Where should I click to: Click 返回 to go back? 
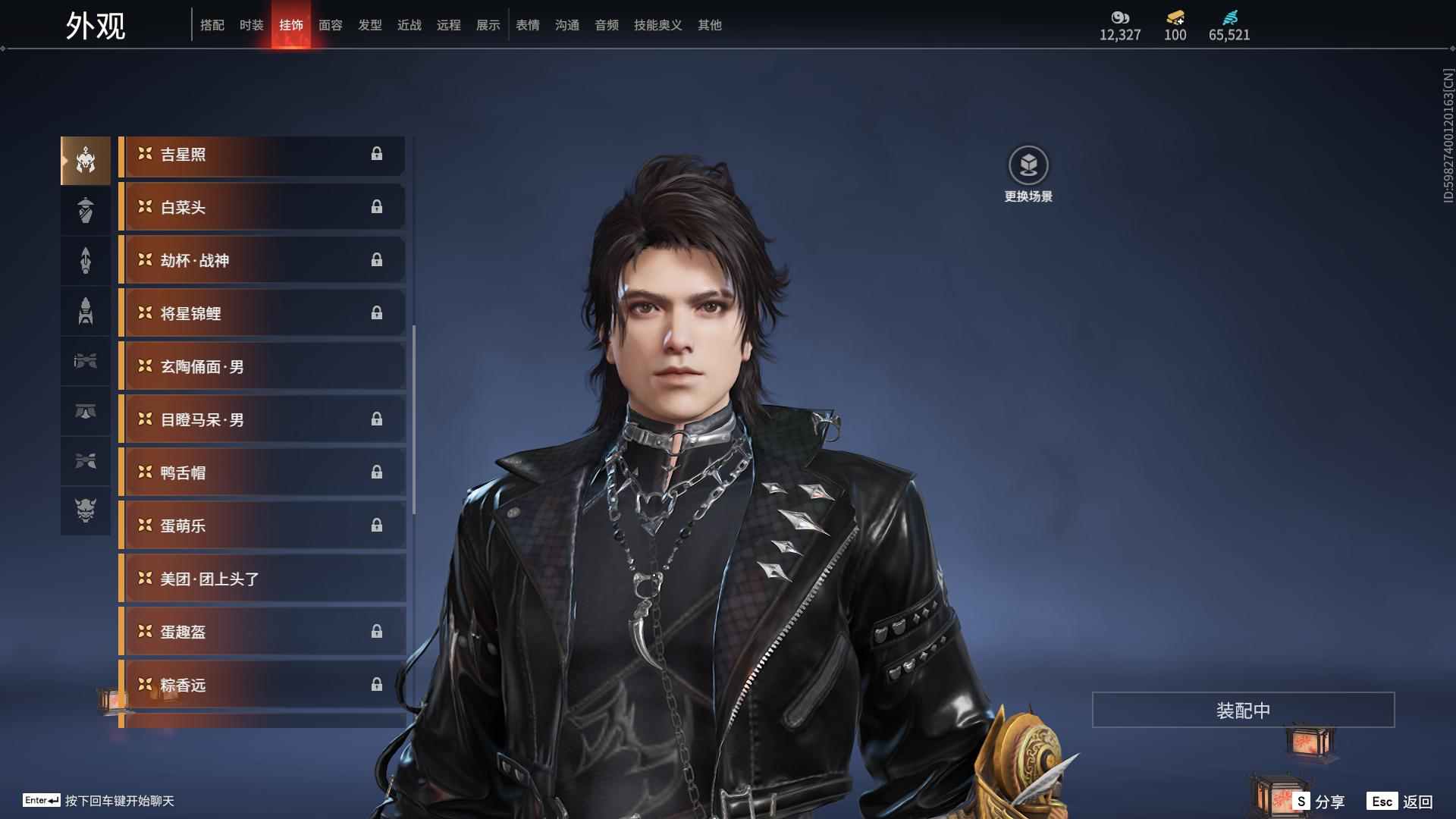point(1401,801)
